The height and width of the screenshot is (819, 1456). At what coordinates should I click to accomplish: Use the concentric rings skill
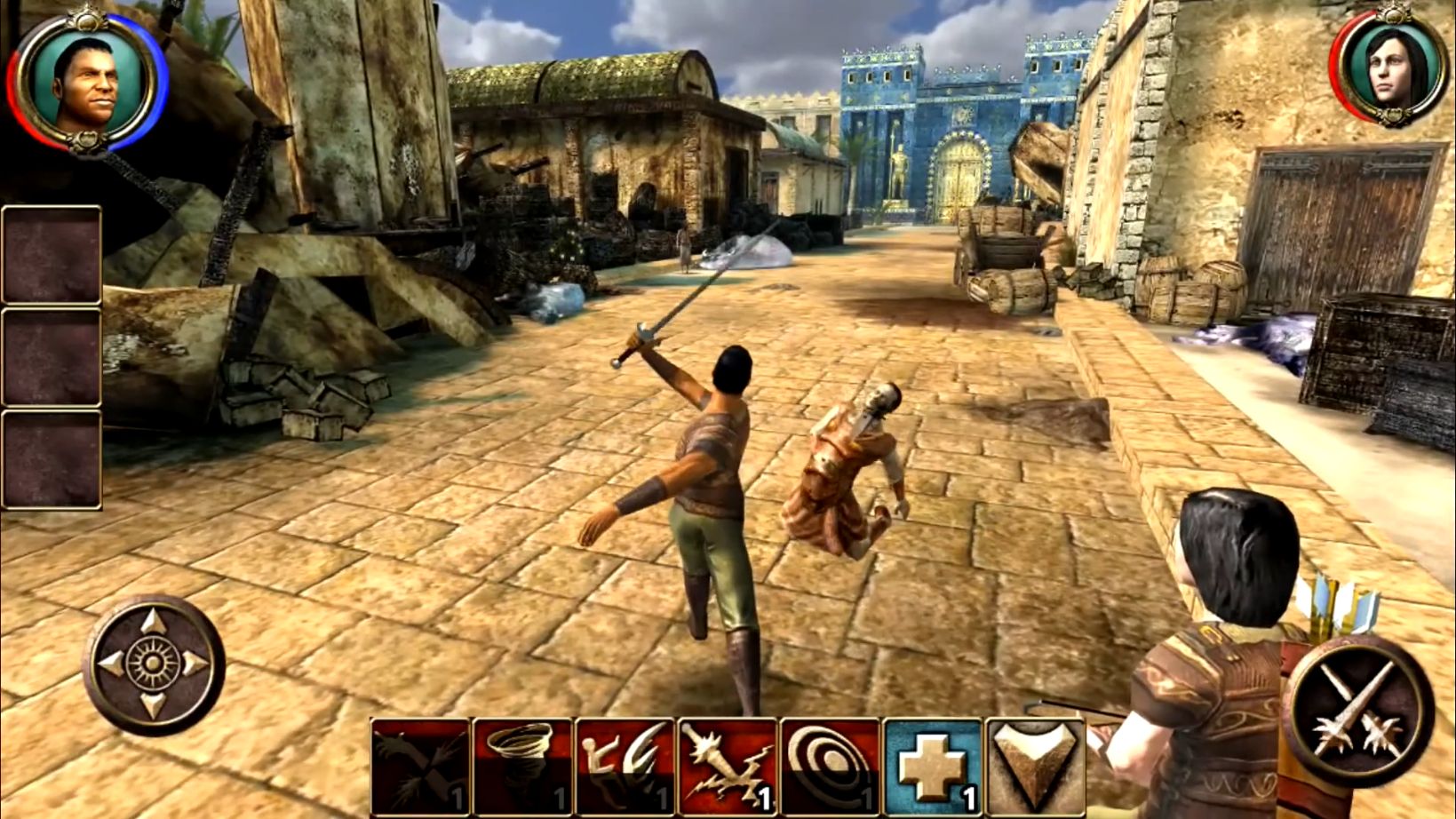click(x=830, y=767)
